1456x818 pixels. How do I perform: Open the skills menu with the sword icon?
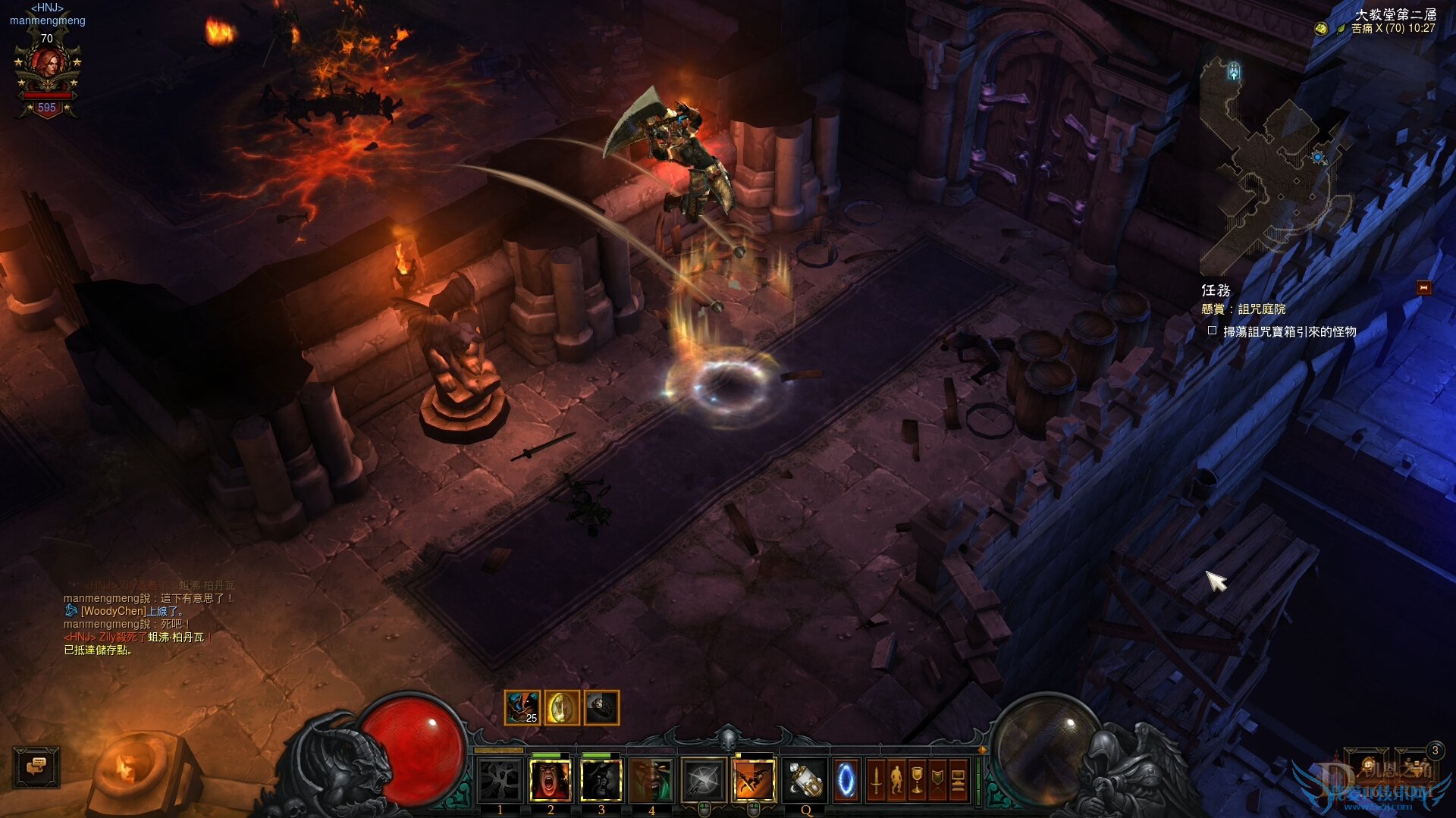(x=876, y=780)
